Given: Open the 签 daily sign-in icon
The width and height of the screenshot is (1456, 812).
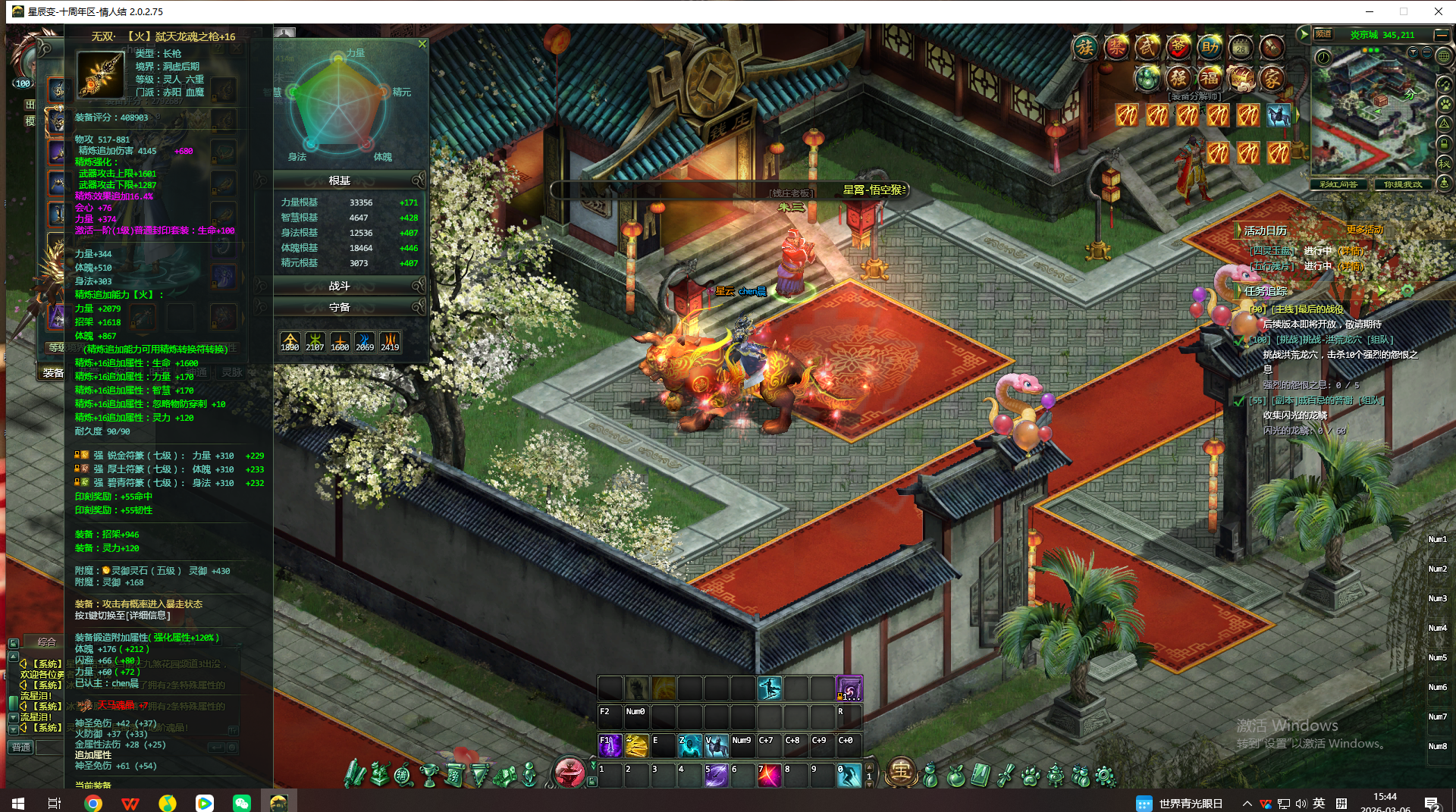Looking at the screenshot, I should [1178, 48].
